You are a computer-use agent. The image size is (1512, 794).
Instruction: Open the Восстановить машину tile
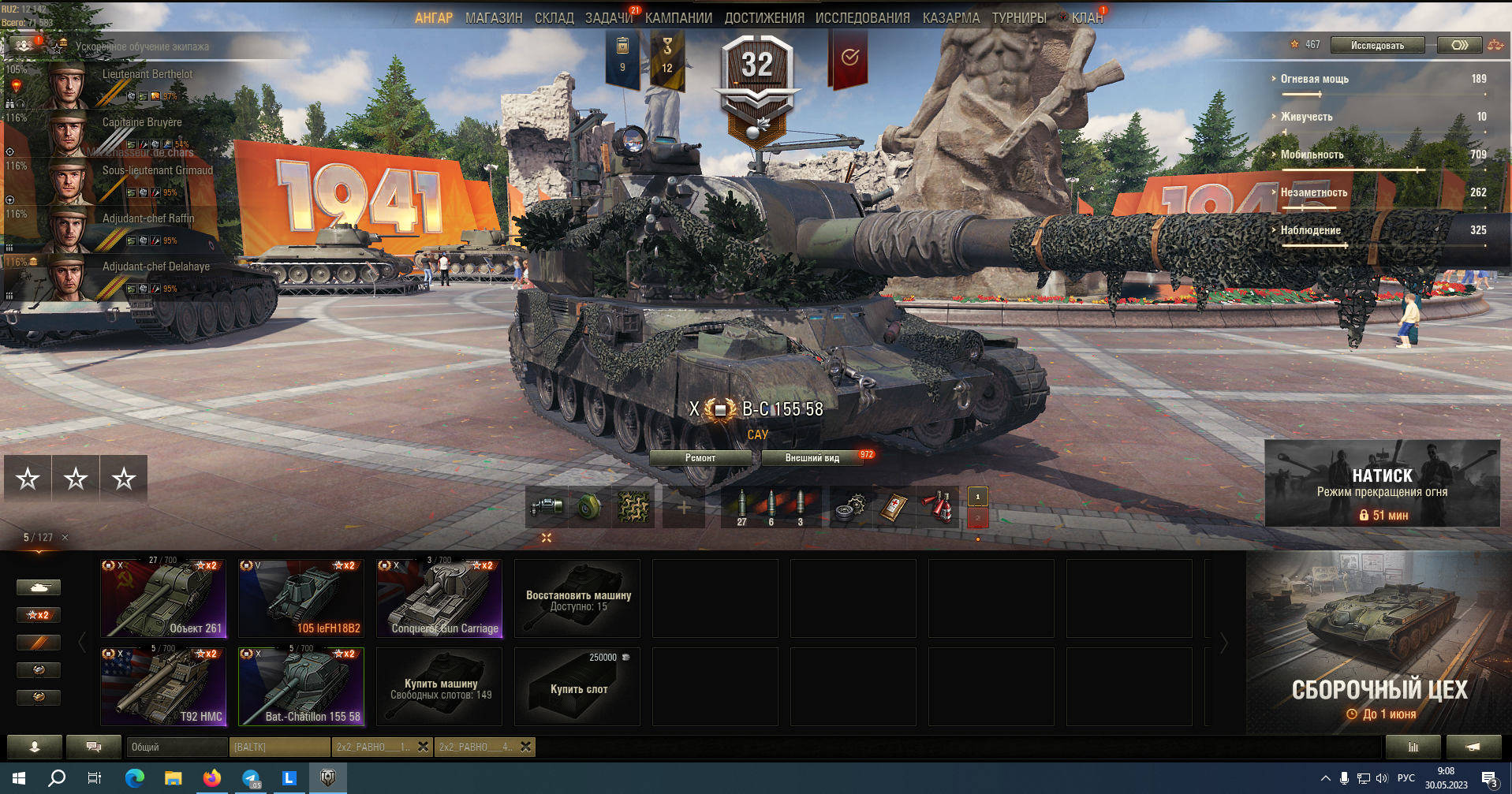click(x=577, y=598)
